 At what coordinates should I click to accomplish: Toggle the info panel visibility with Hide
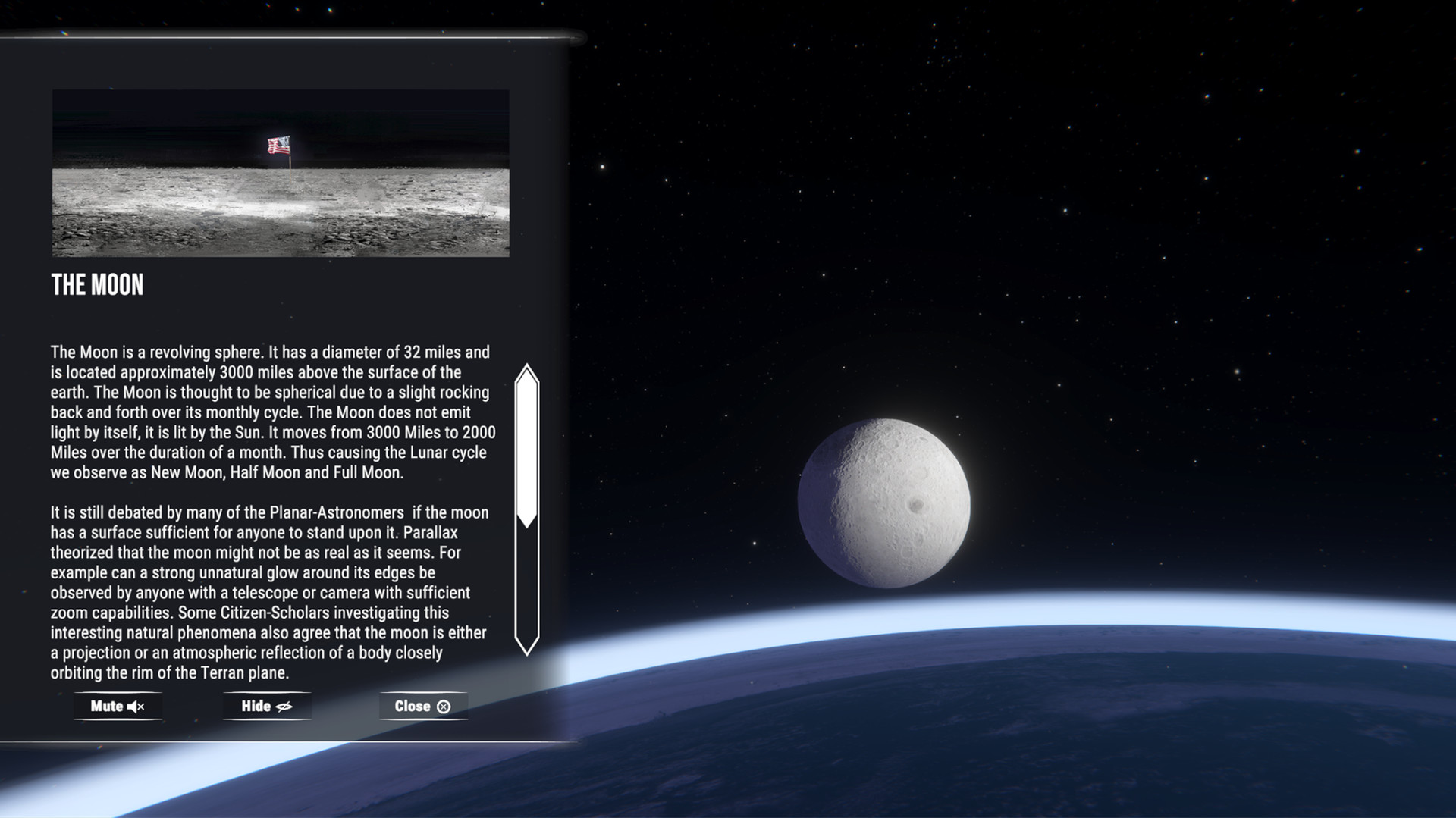267,706
